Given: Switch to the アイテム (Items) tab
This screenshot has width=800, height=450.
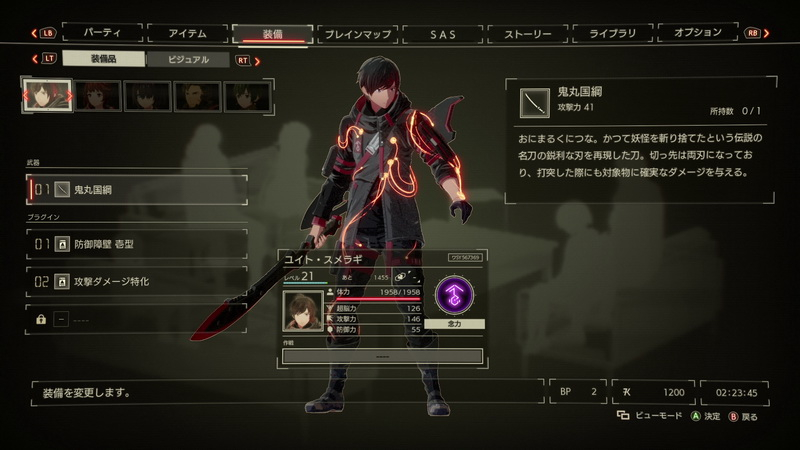Looking at the screenshot, I should coord(186,33).
